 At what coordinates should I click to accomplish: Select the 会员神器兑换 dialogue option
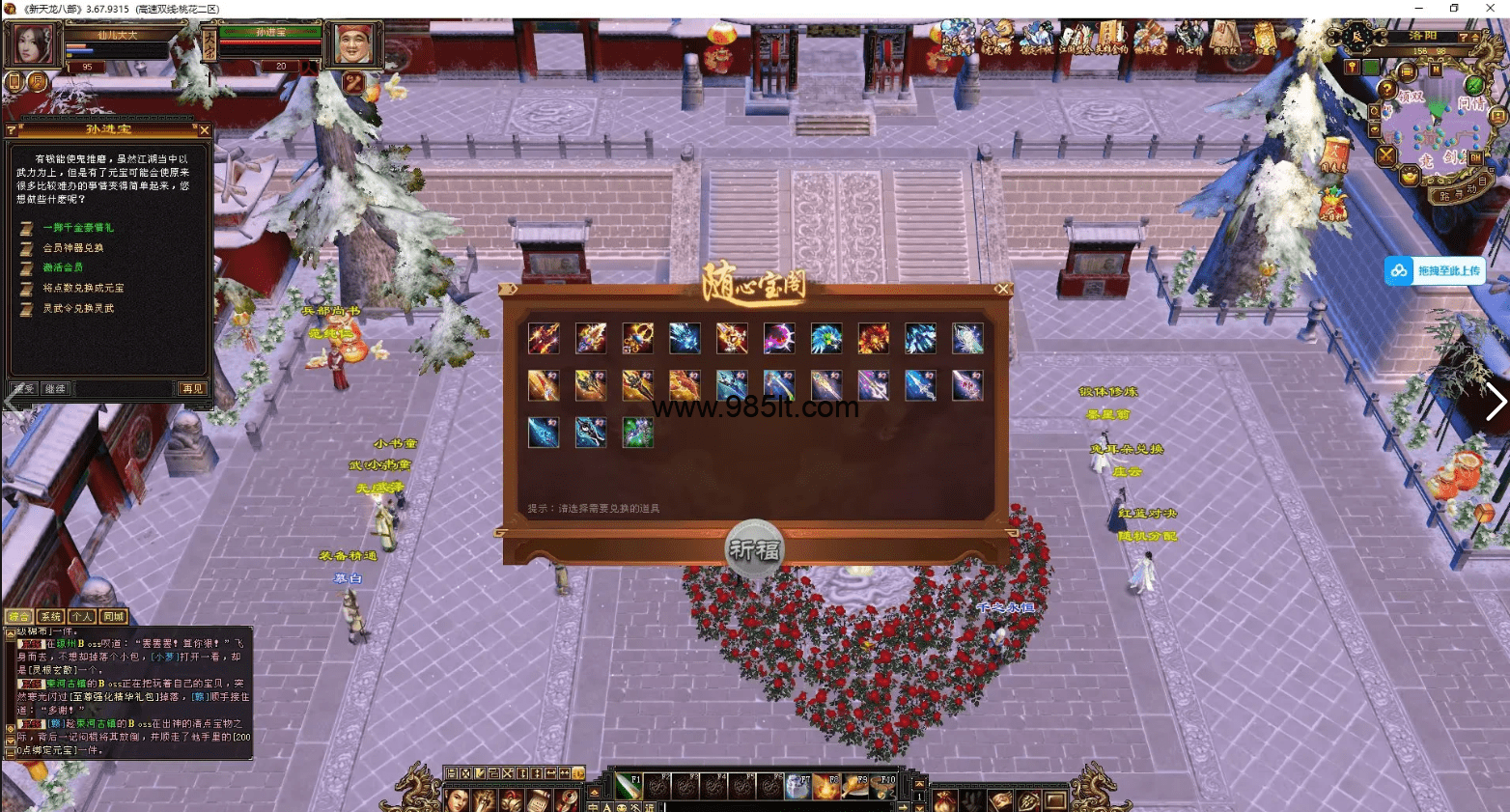click(x=72, y=248)
